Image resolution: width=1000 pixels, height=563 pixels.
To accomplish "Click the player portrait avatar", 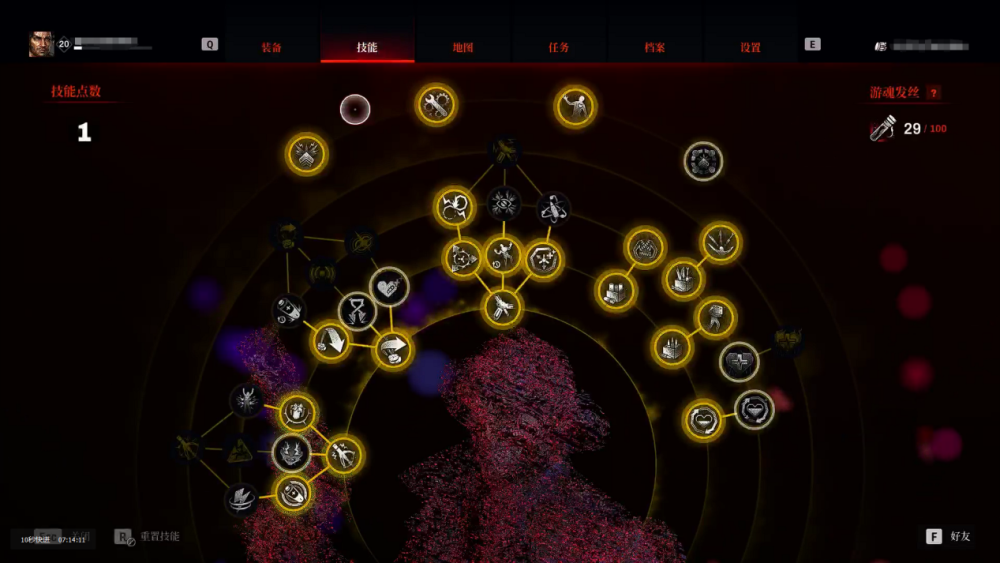I will coord(41,44).
